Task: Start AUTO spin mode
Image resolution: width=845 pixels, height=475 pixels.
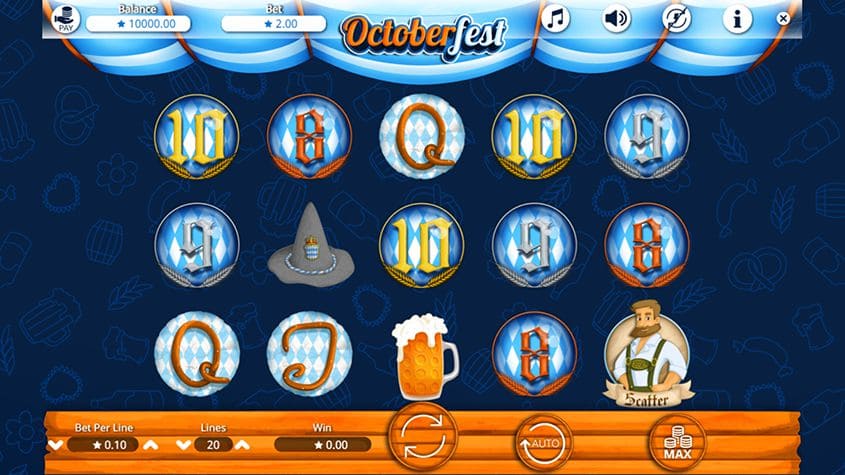Action: [543, 440]
